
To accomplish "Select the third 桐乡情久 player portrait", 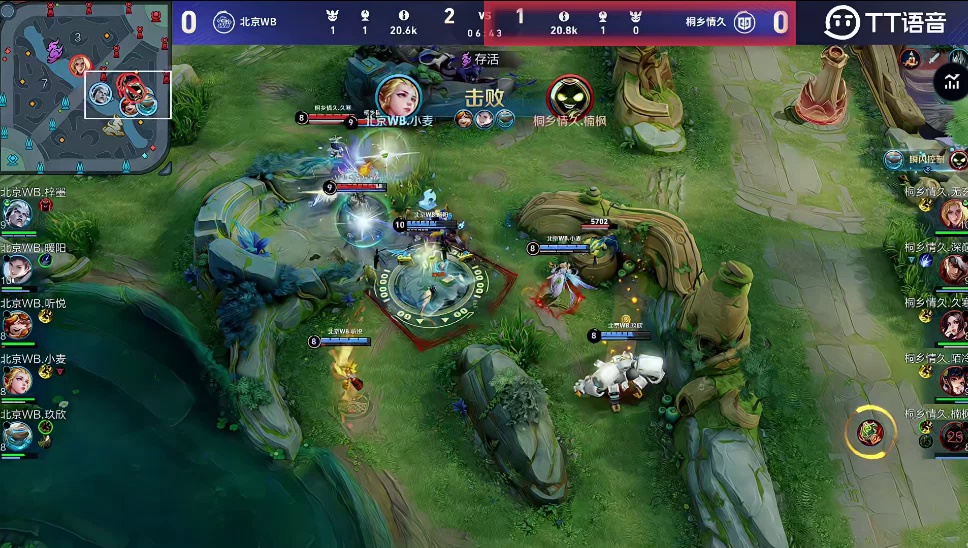I will [954, 324].
